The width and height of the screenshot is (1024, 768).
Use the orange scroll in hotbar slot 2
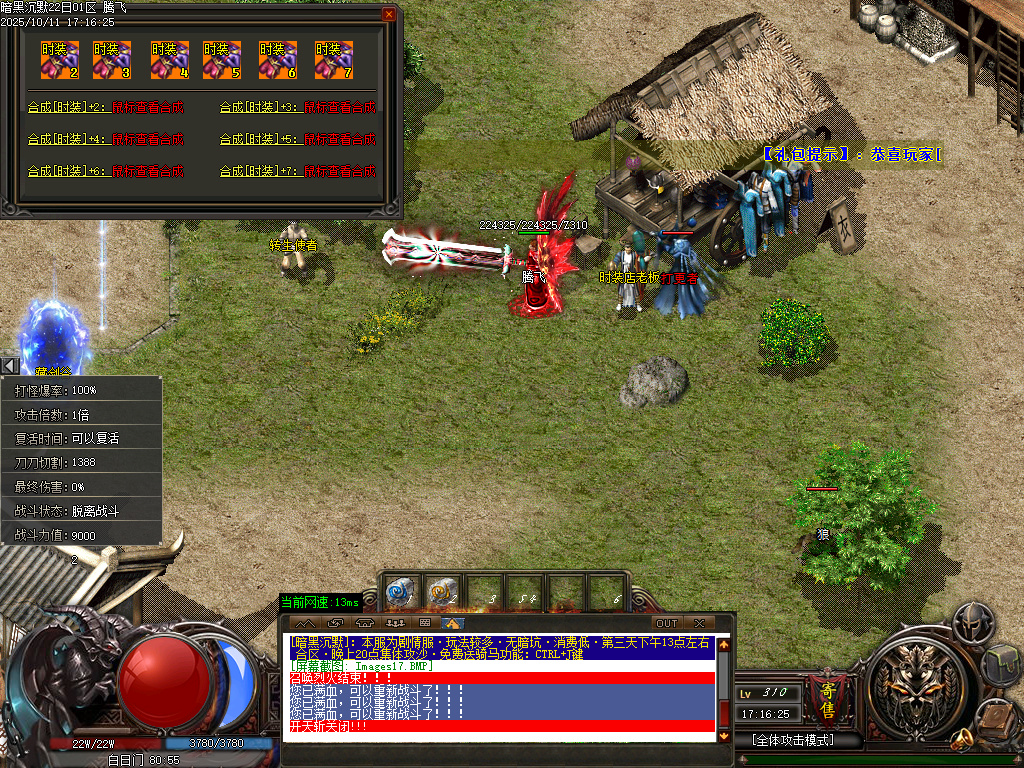(442, 592)
